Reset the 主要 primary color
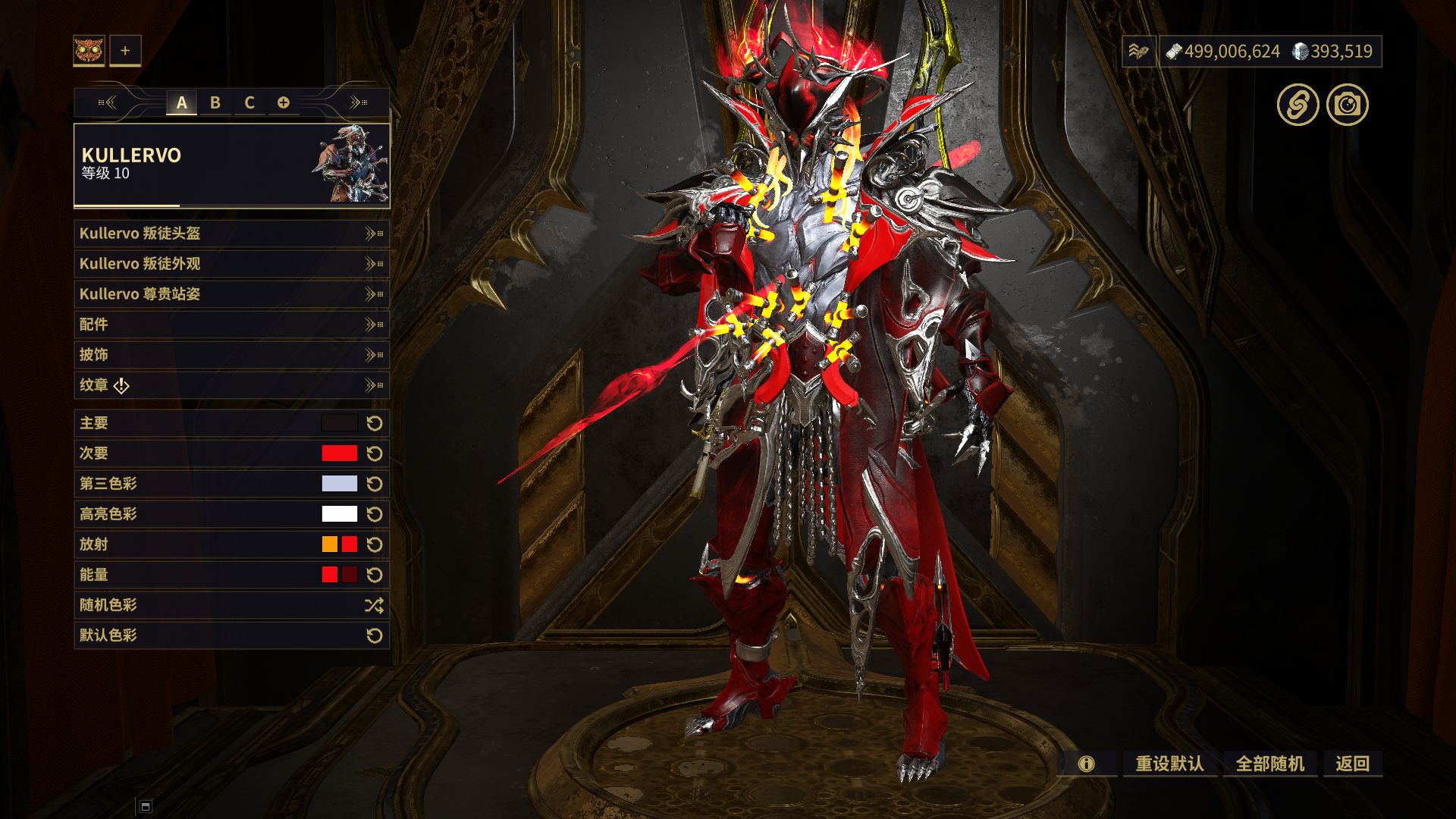Screen dimensions: 1456x819 tap(375, 423)
